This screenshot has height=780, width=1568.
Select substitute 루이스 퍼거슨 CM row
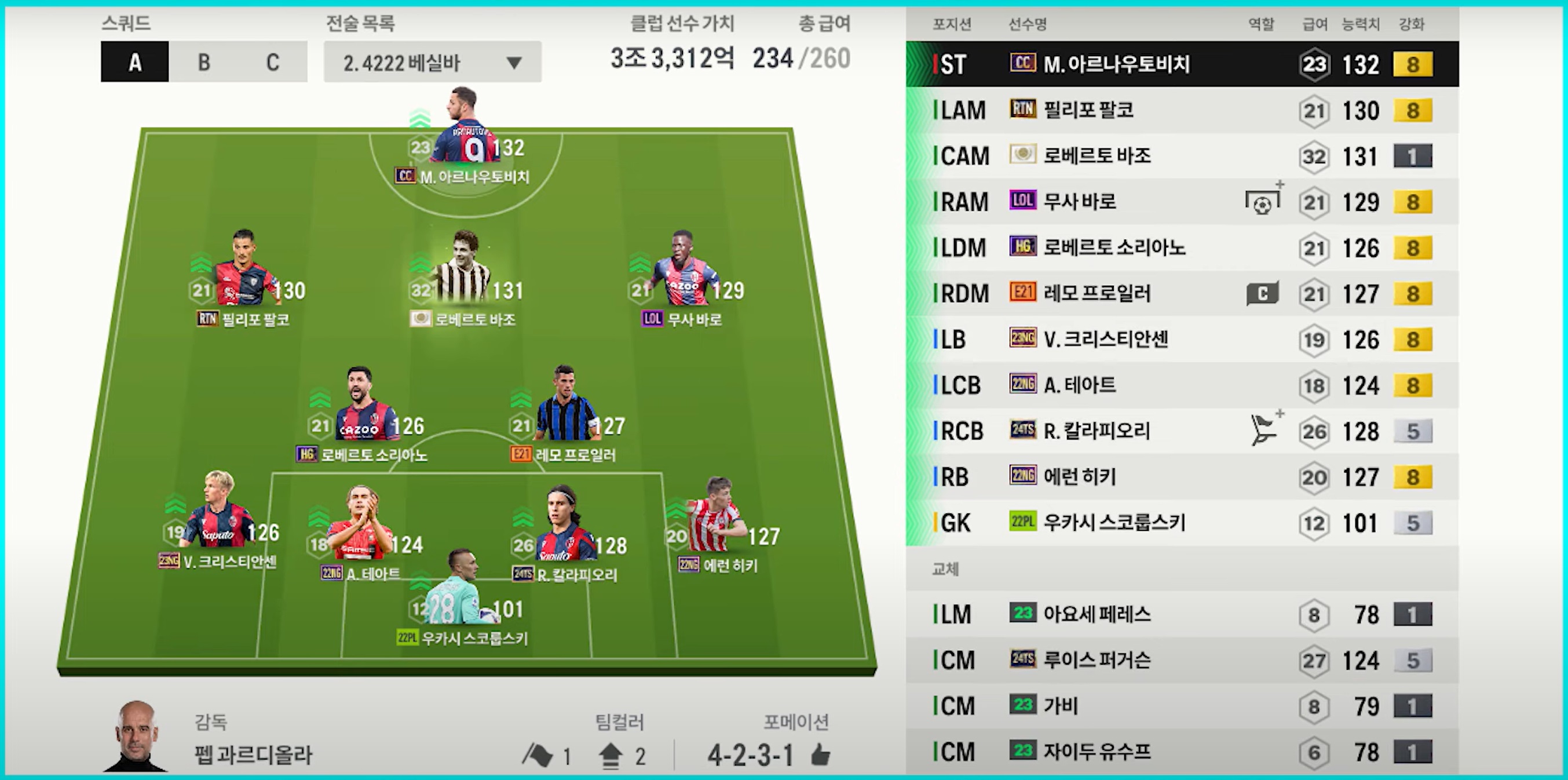coord(1181,660)
